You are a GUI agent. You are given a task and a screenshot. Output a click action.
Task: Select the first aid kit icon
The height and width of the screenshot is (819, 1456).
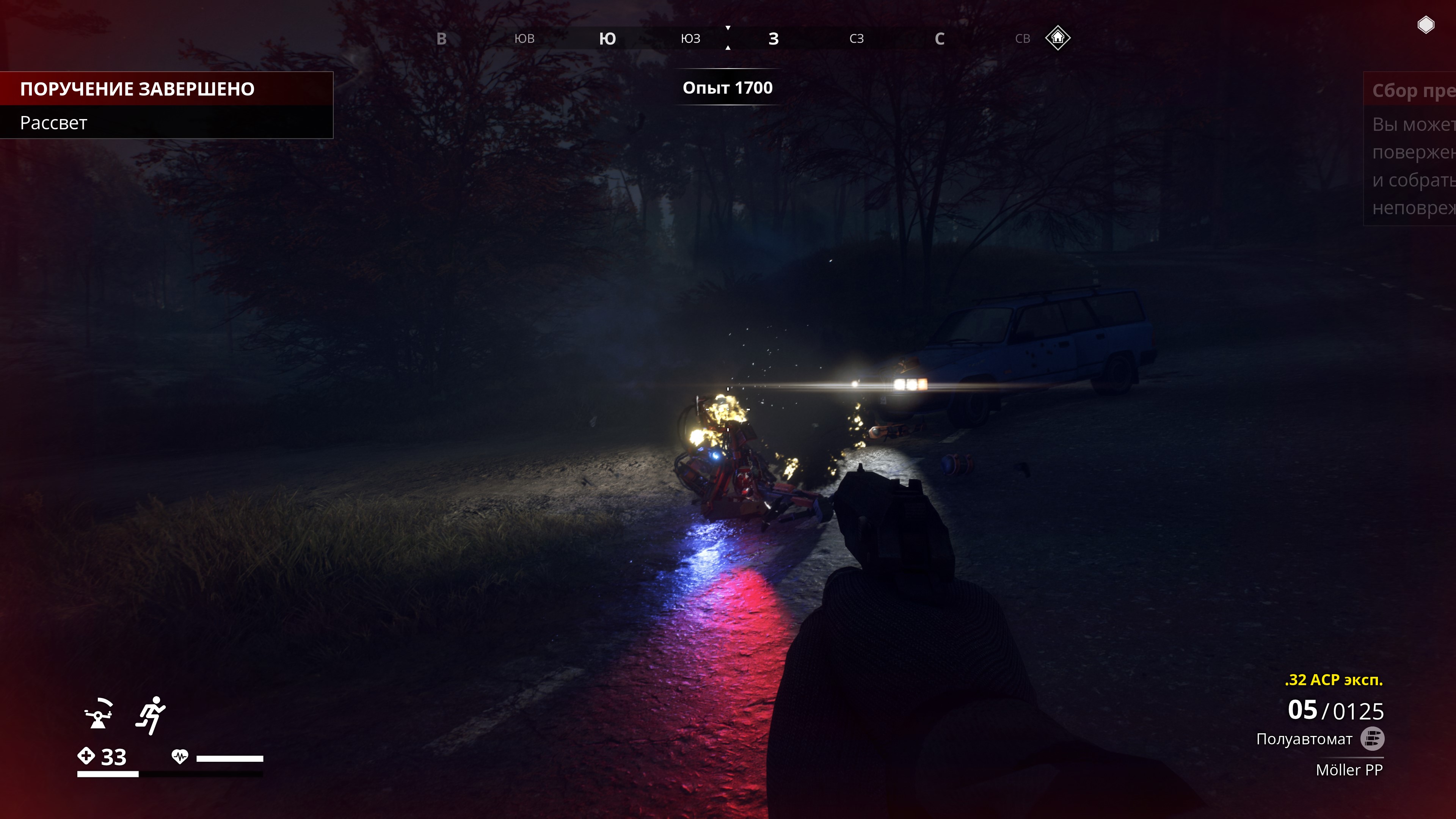coord(86,756)
